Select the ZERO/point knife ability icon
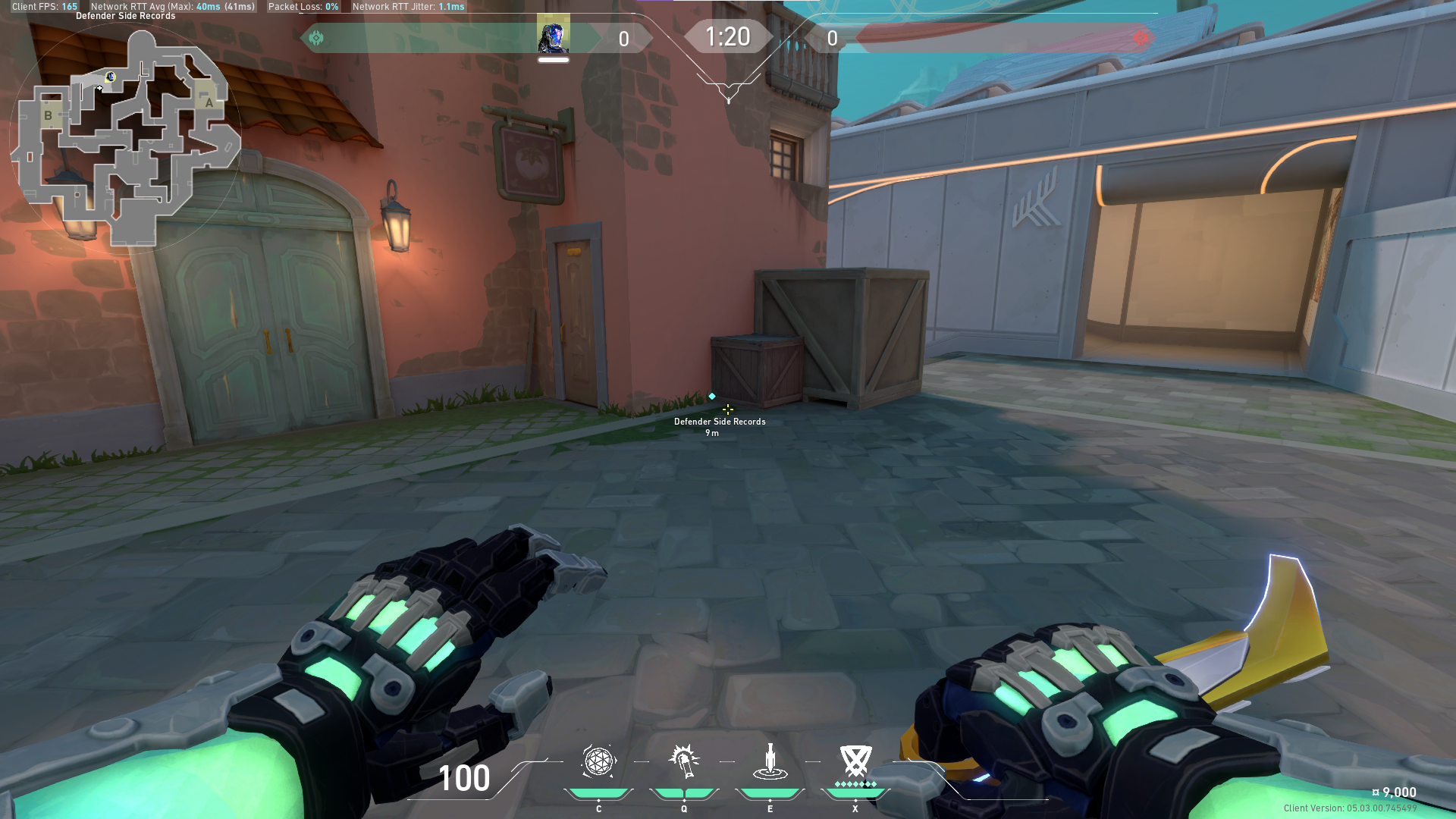This screenshot has height=819, width=1456. (x=770, y=762)
